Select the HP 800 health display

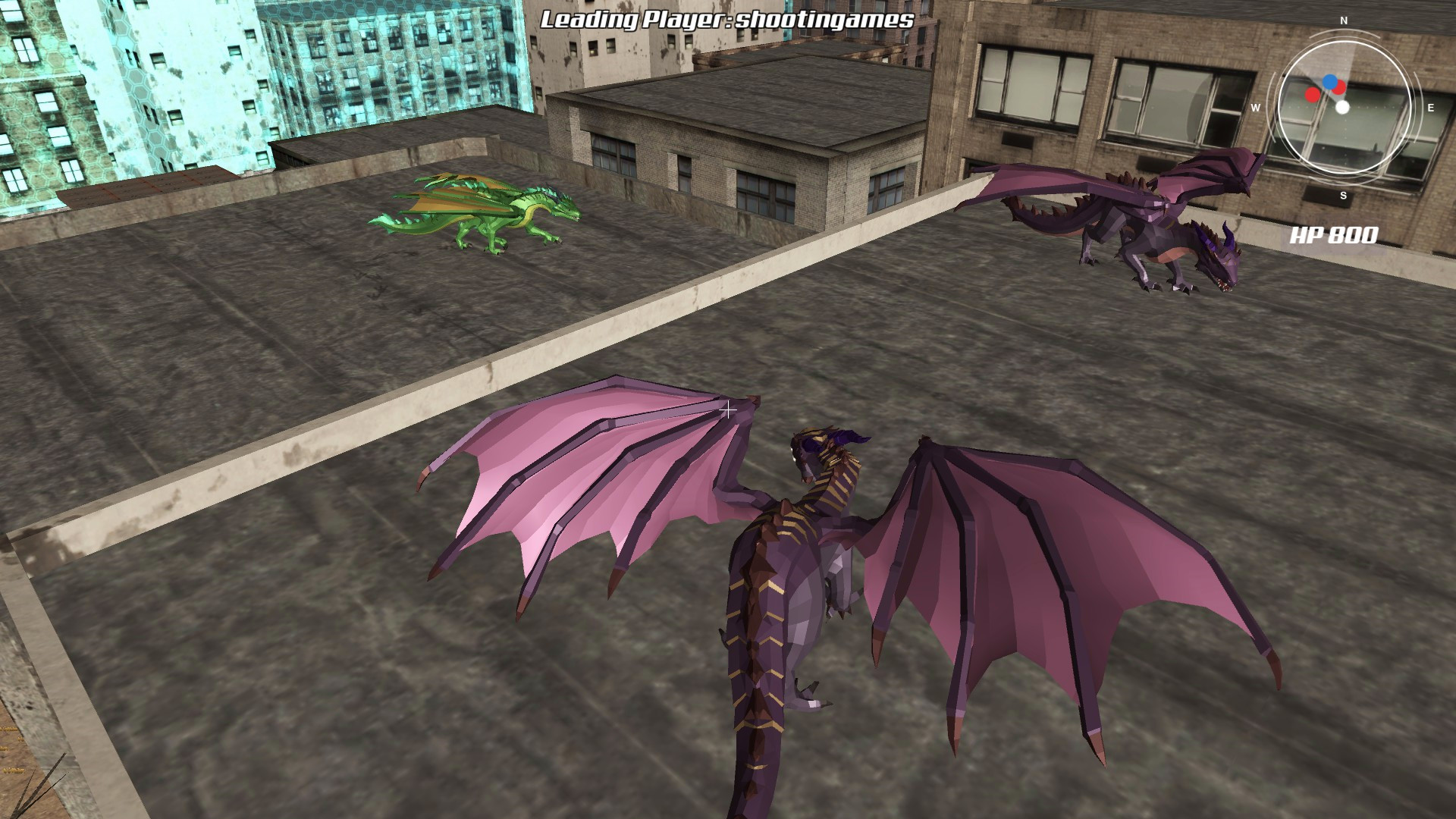click(x=1335, y=236)
